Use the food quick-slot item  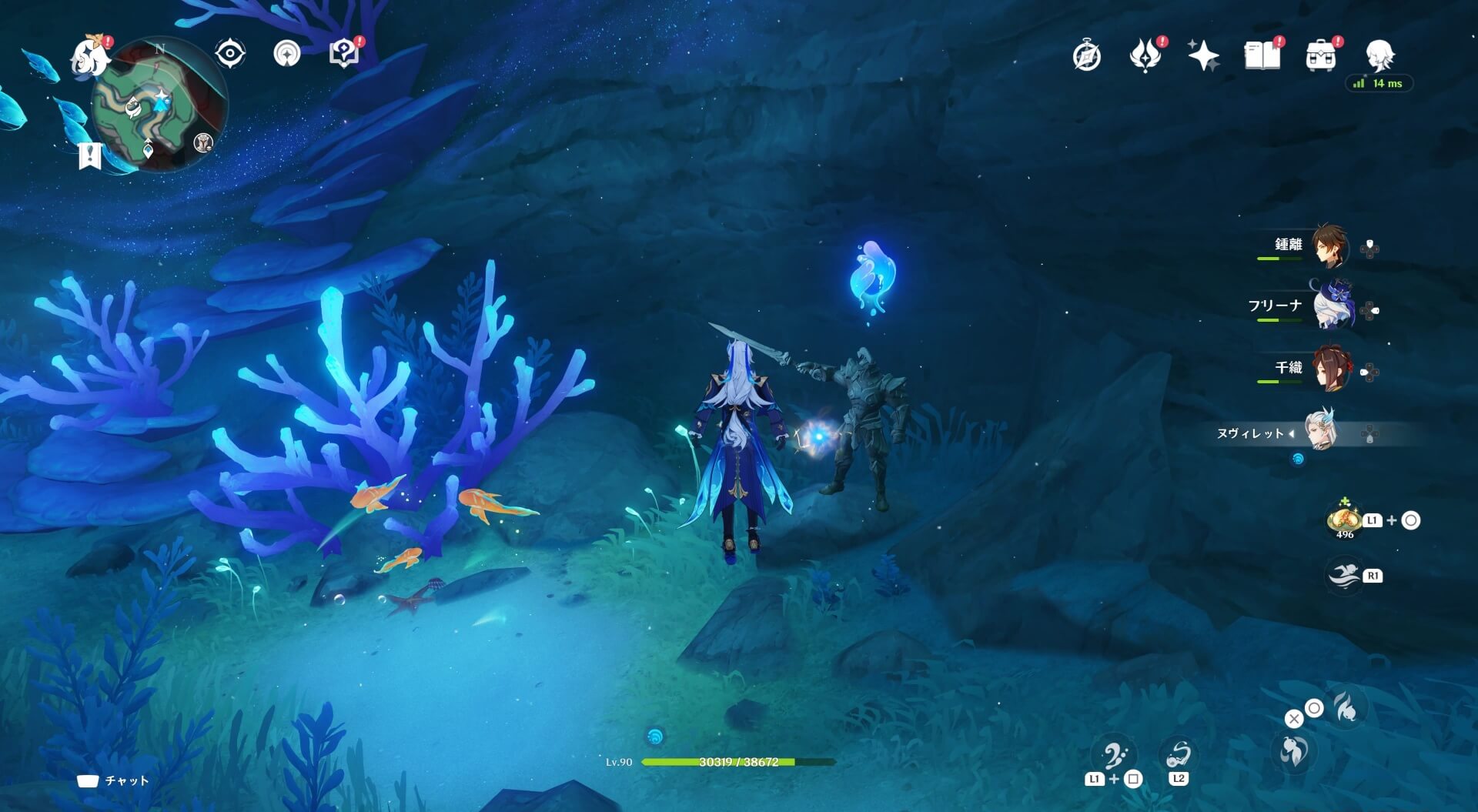(x=1344, y=520)
